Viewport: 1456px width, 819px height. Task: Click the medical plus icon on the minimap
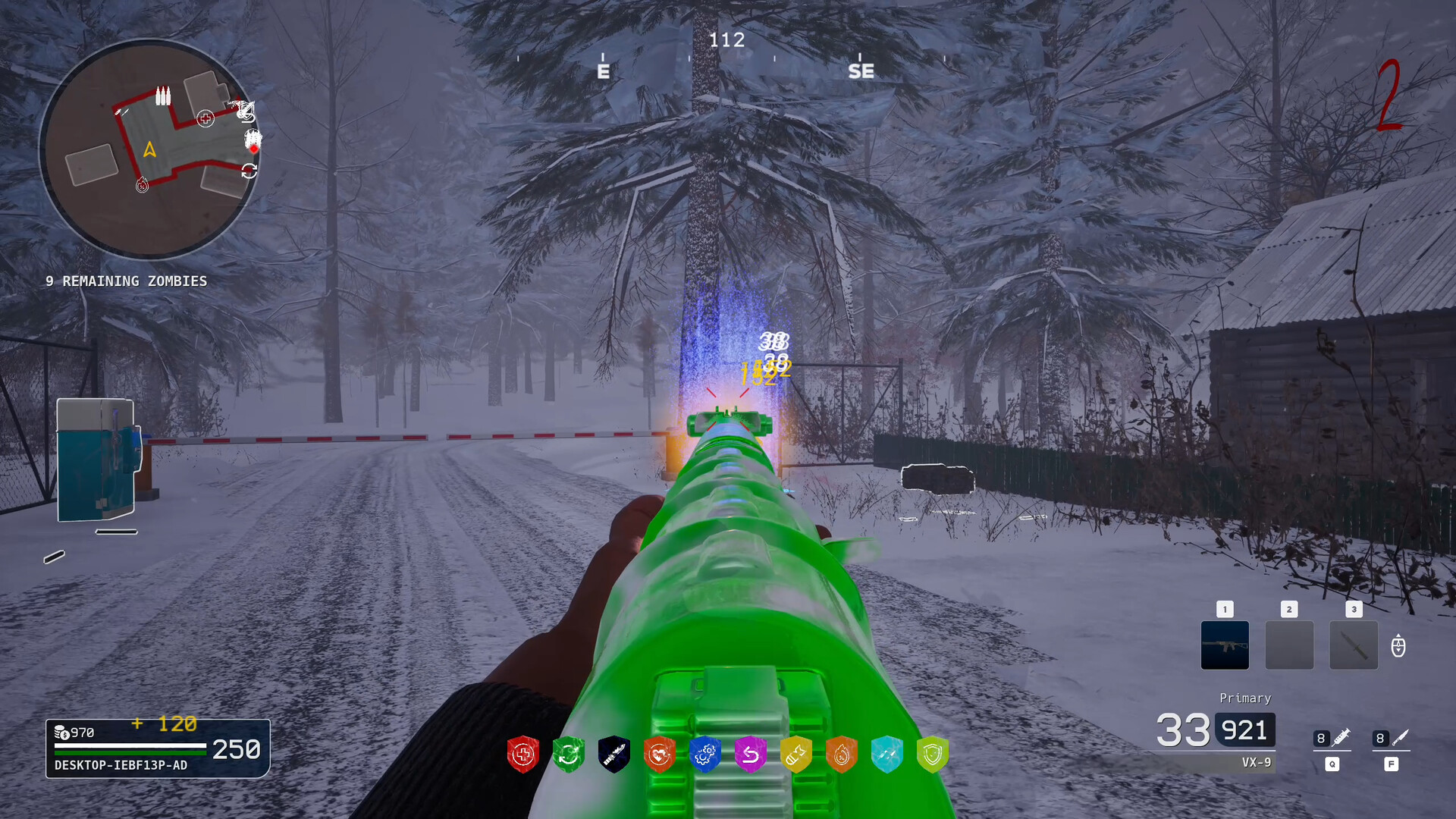pyautogui.click(x=205, y=118)
